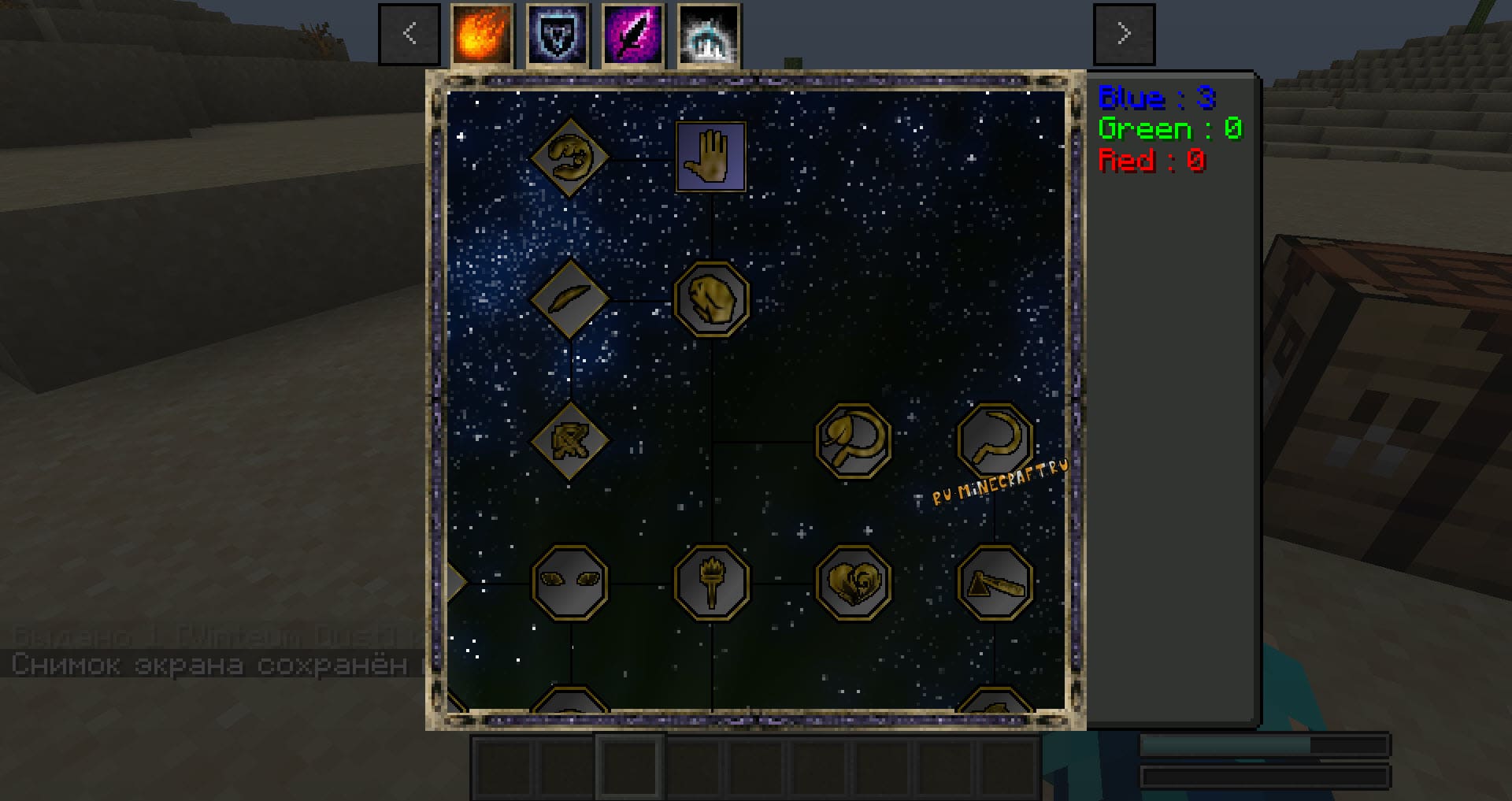
Task: Switch to the fireball skill tree tab
Action: [482, 34]
